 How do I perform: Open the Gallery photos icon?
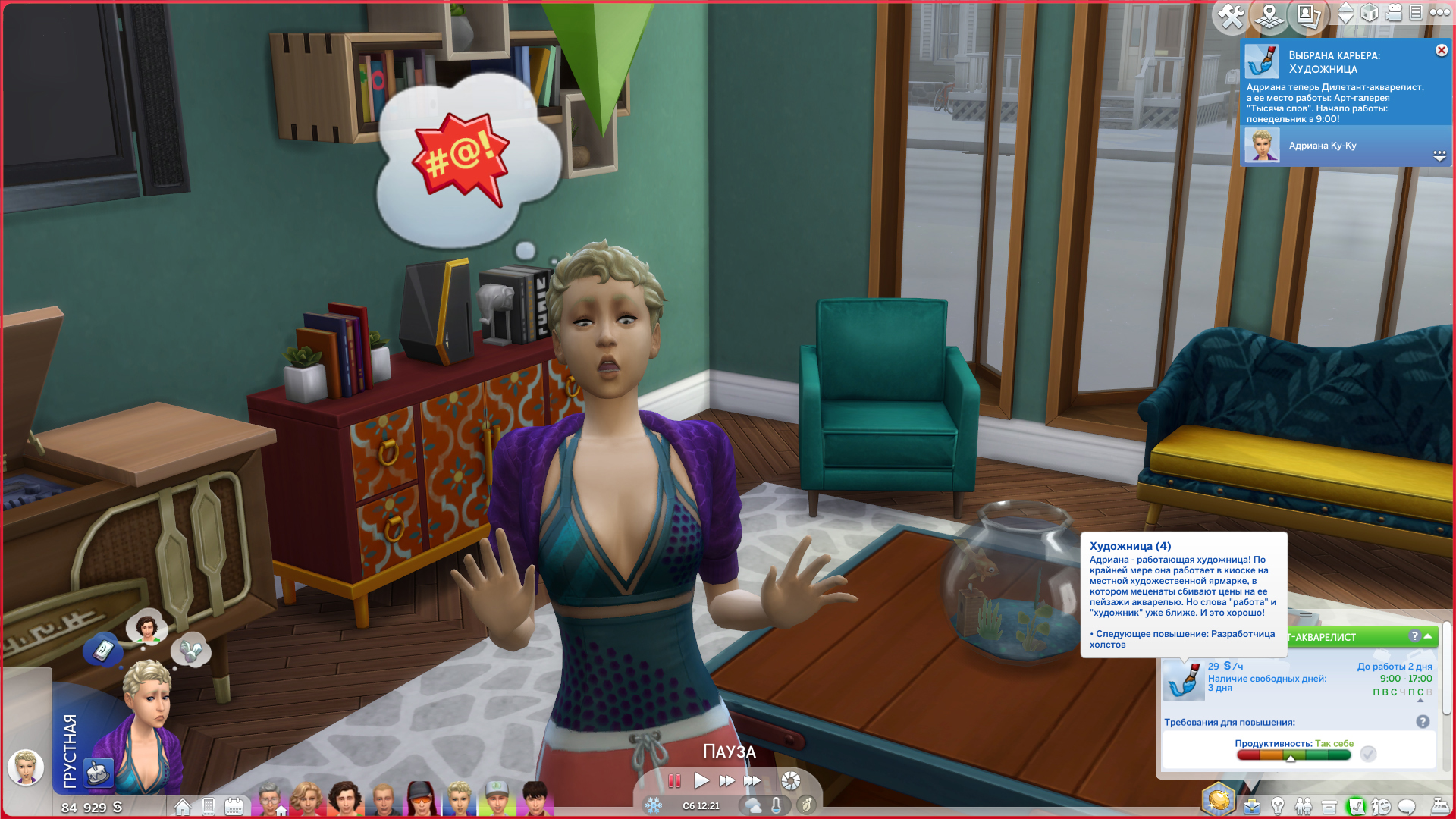(1308, 16)
